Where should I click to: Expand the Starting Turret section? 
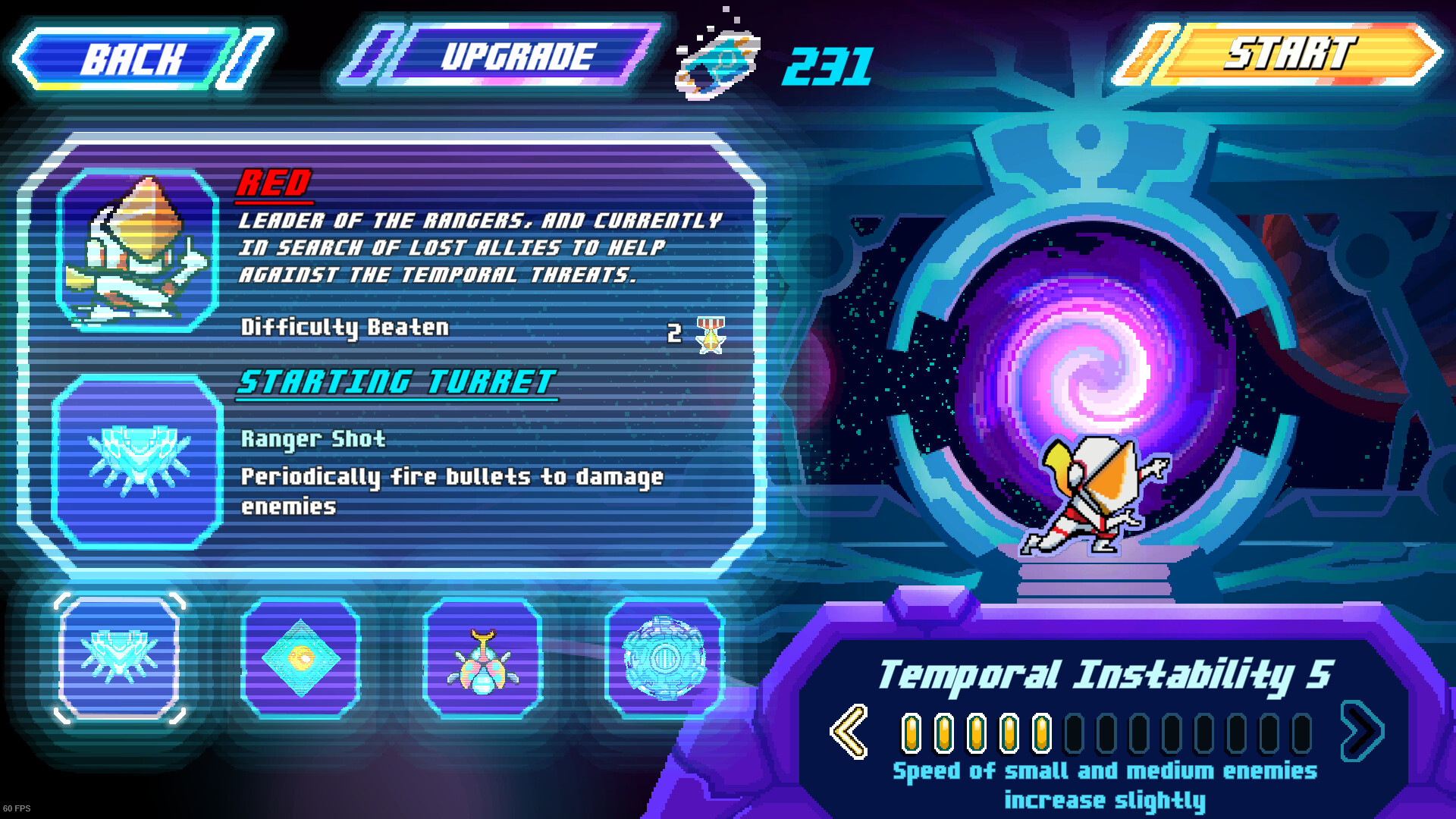point(397,382)
